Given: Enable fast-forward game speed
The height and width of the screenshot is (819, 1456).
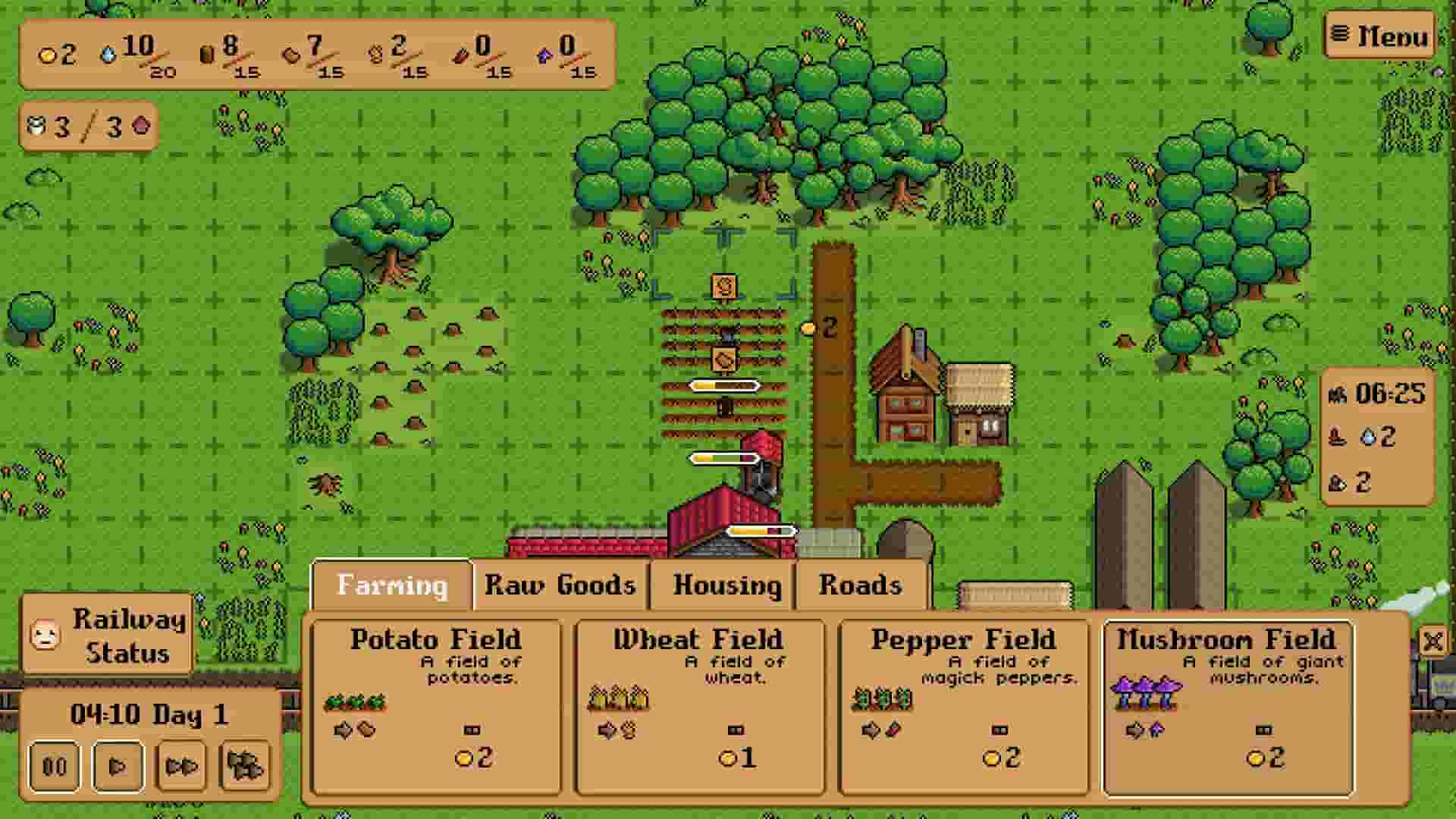Looking at the screenshot, I should coord(184,766).
